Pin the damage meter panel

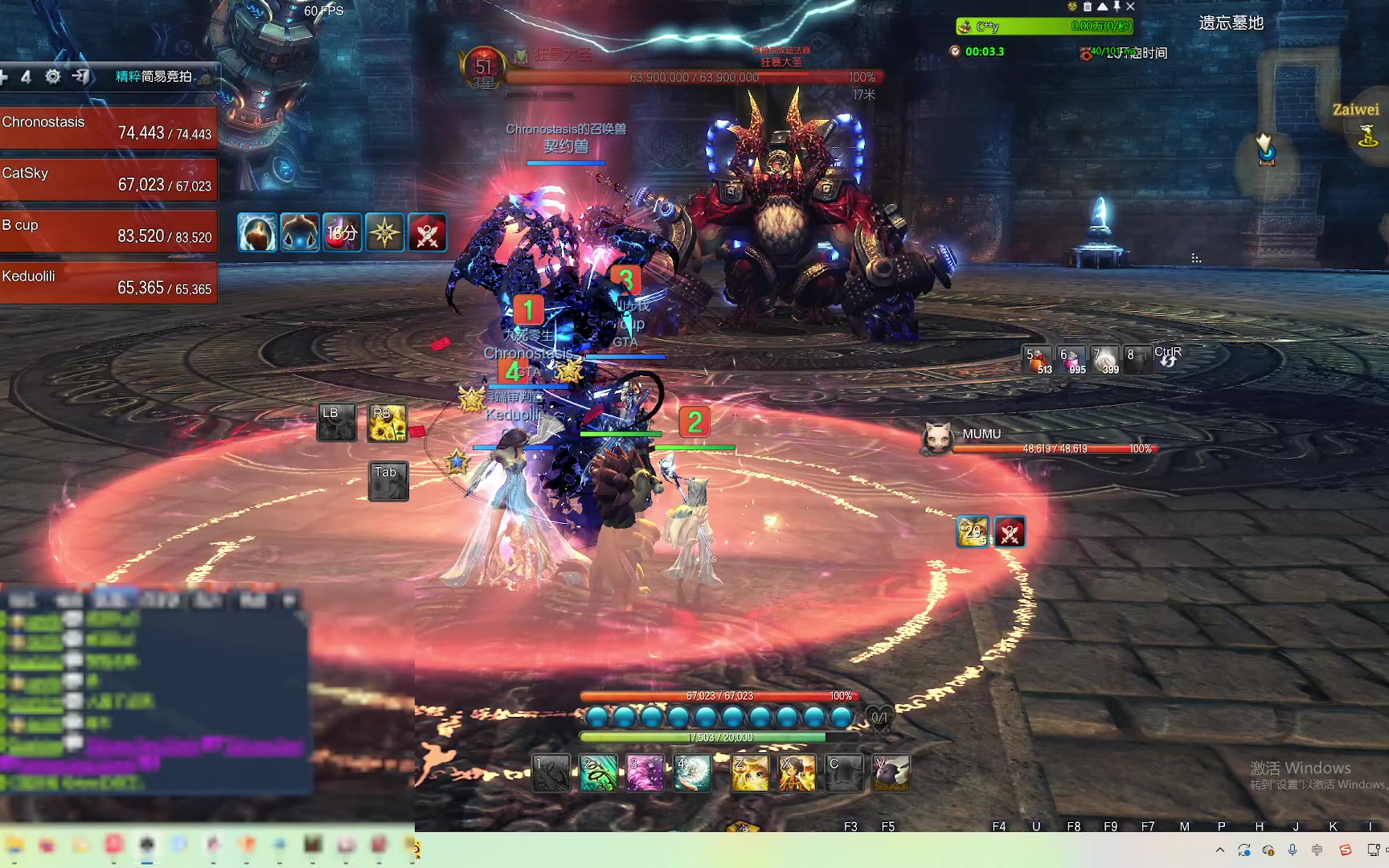point(1117,6)
